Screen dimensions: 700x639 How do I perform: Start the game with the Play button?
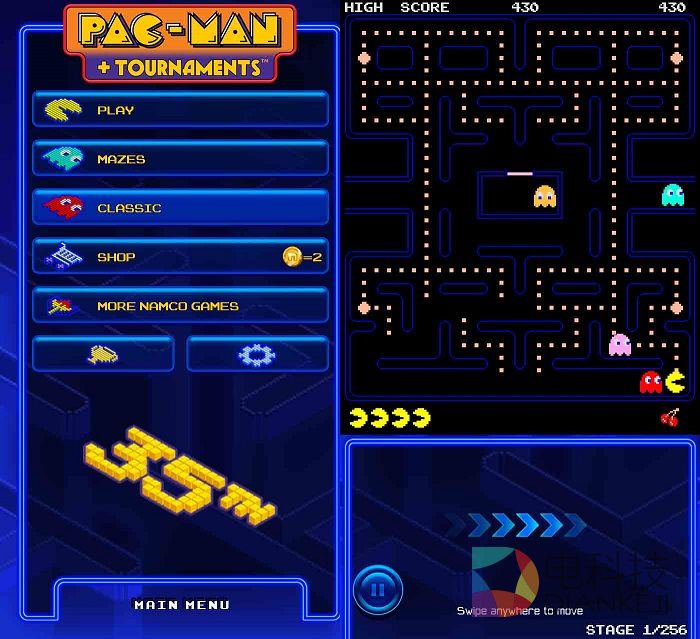[180, 110]
